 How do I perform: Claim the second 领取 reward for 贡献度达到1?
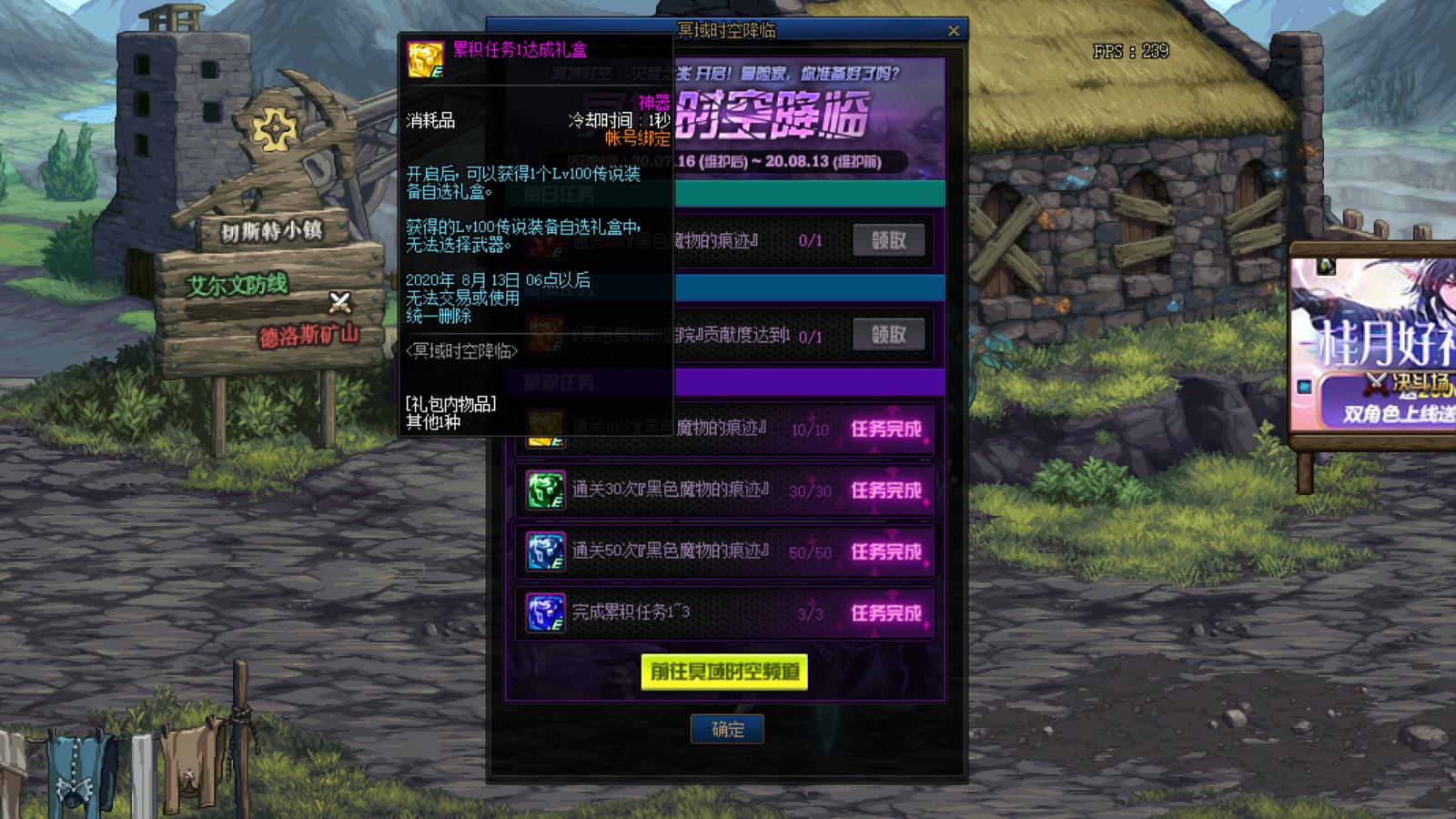pos(888,334)
